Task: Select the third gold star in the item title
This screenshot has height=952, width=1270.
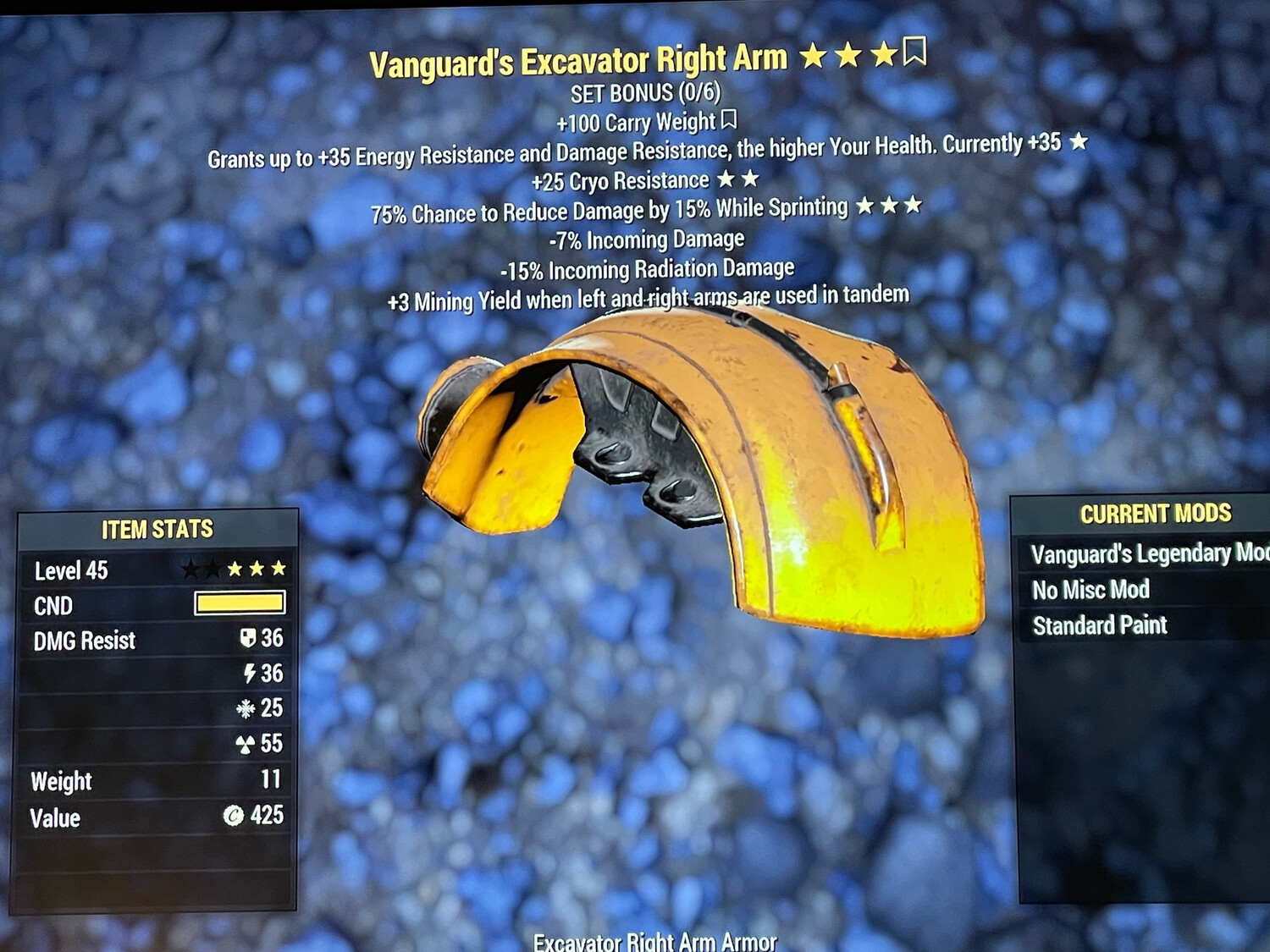Action: pyautogui.click(x=882, y=55)
